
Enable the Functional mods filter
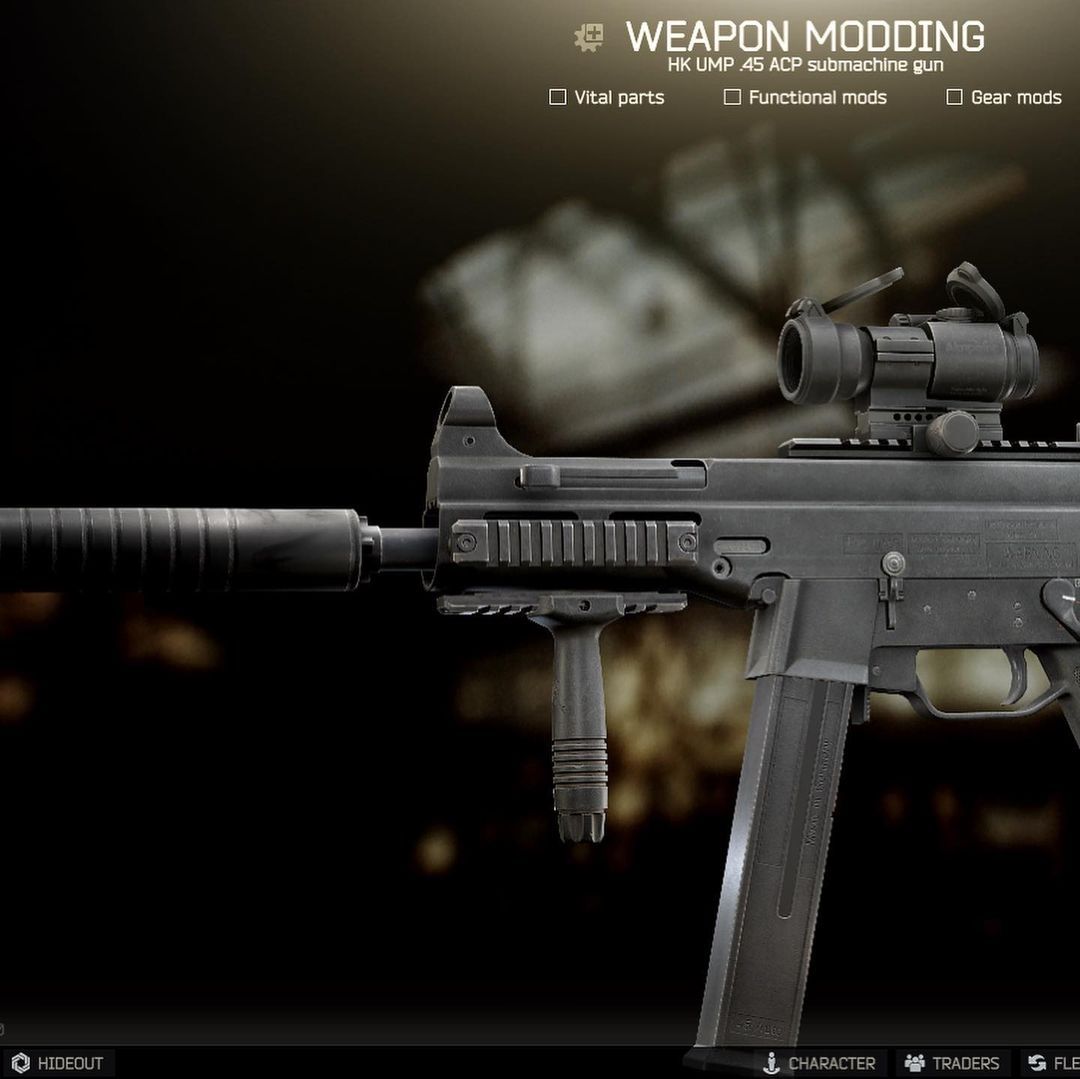pos(733,97)
